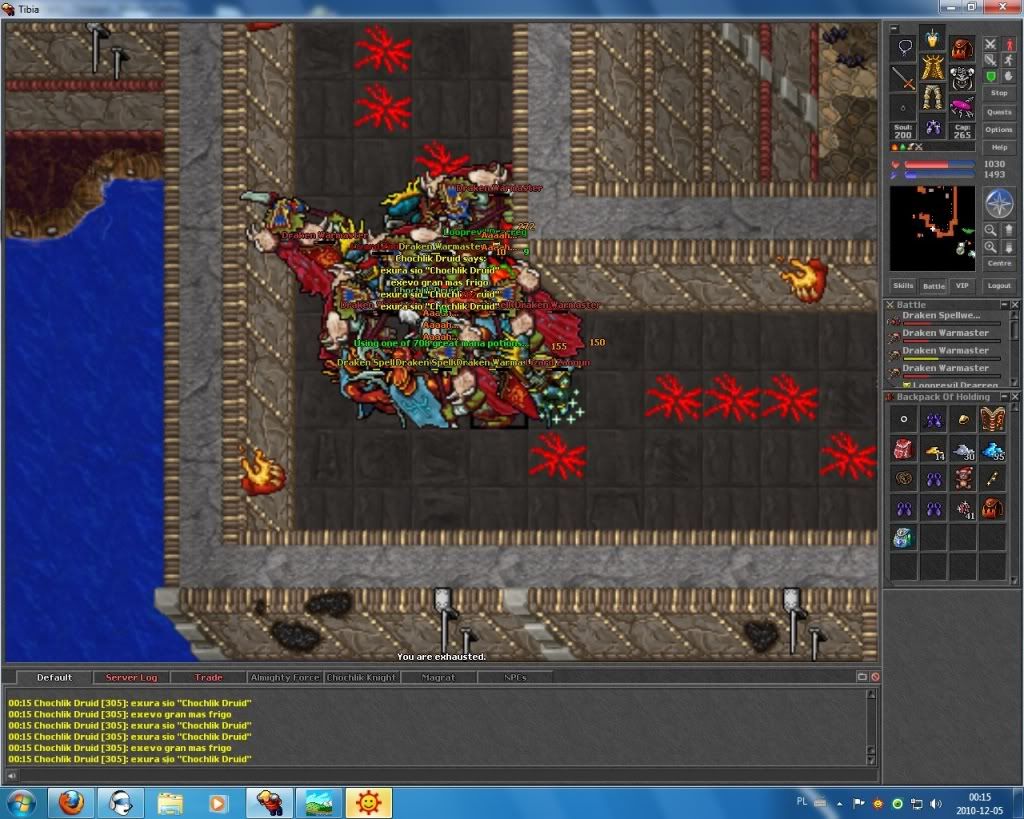Open the Skills window
This screenshot has width=1024, height=819.
[904, 286]
